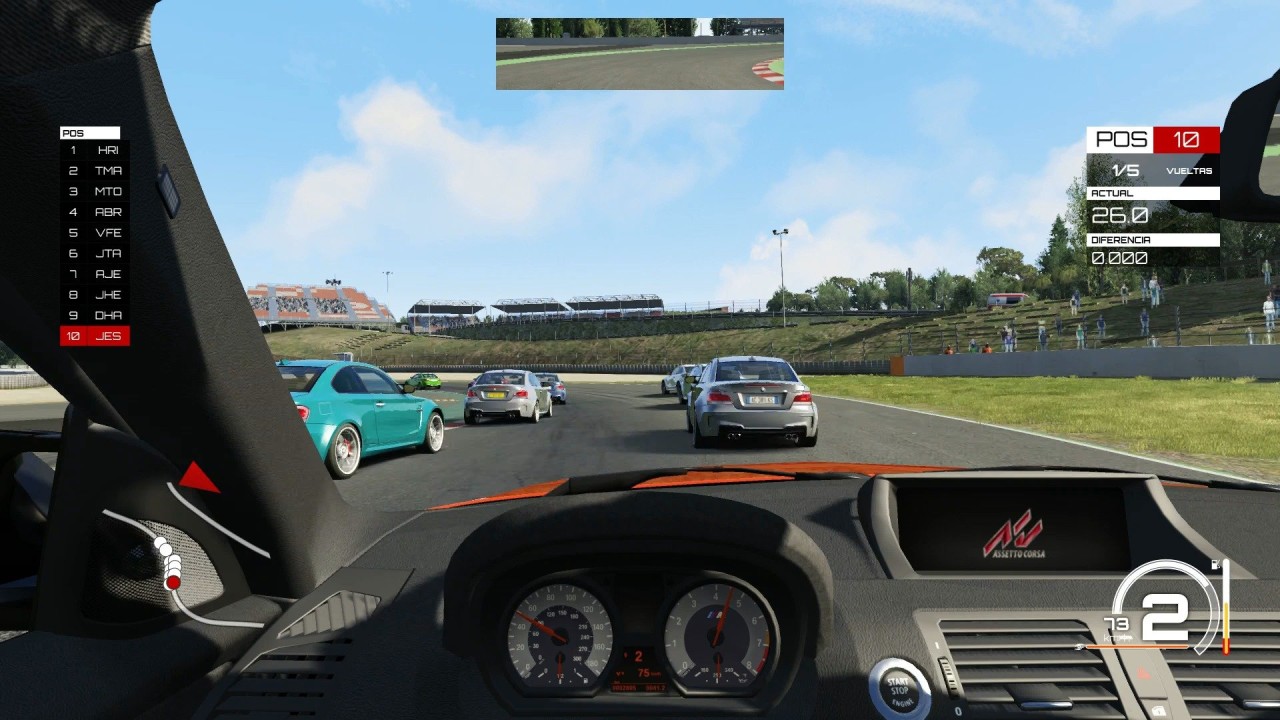Click third-place driver MTO
Image resolution: width=1280 pixels, height=720 pixels.
pos(95,192)
